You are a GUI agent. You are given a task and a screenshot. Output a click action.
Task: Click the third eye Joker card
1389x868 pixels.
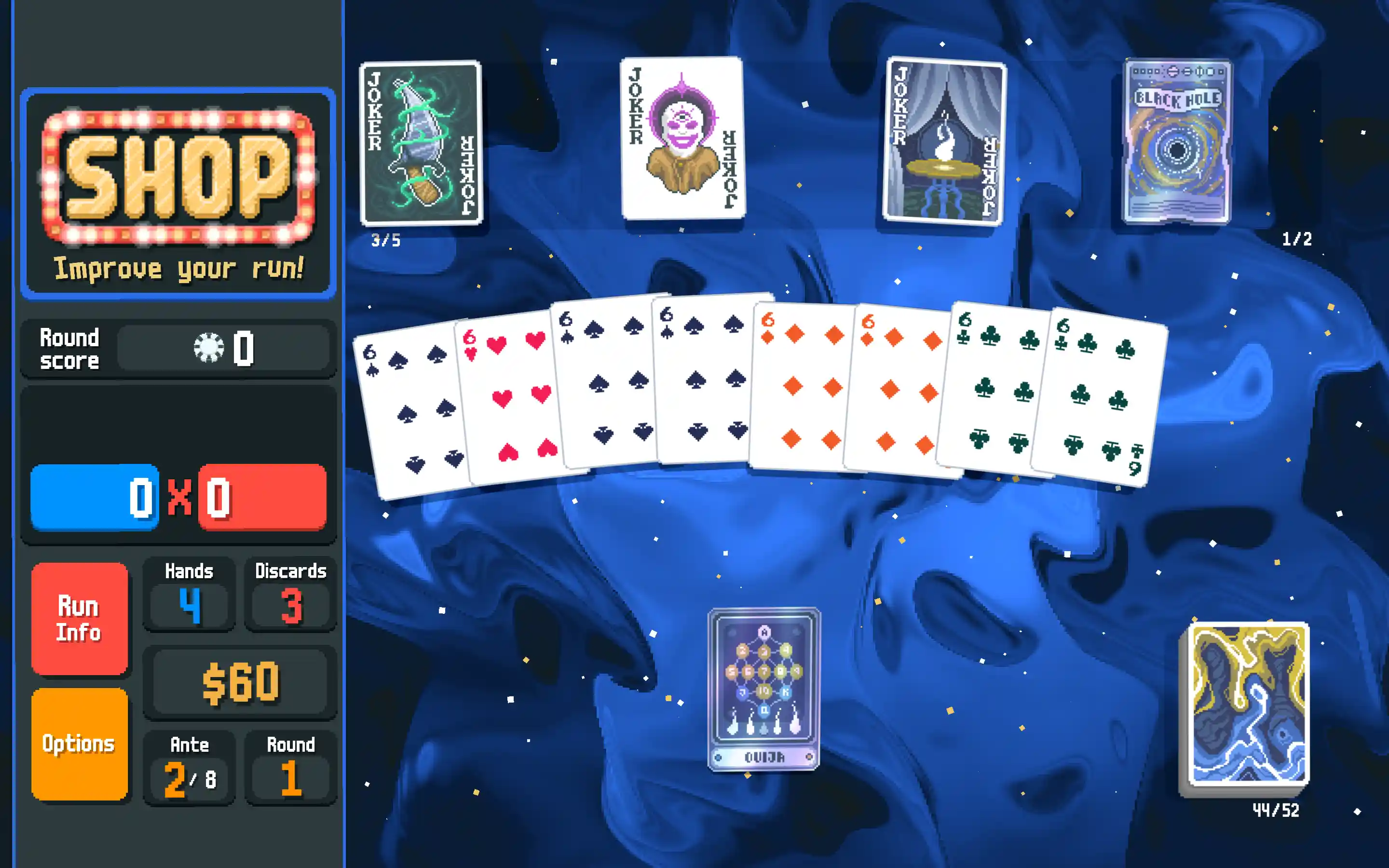point(680,141)
